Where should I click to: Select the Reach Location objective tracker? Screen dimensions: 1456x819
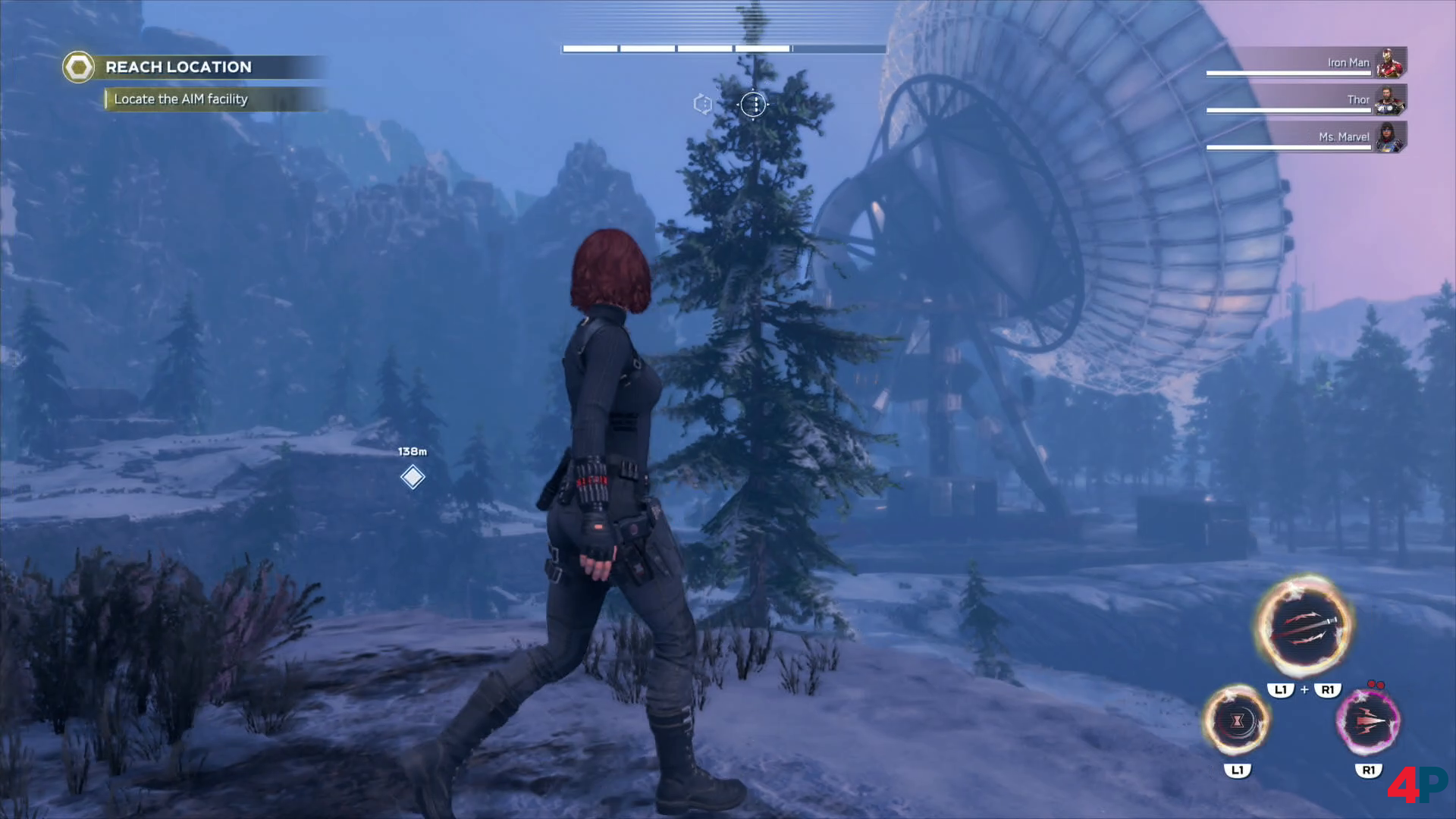[178, 67]
